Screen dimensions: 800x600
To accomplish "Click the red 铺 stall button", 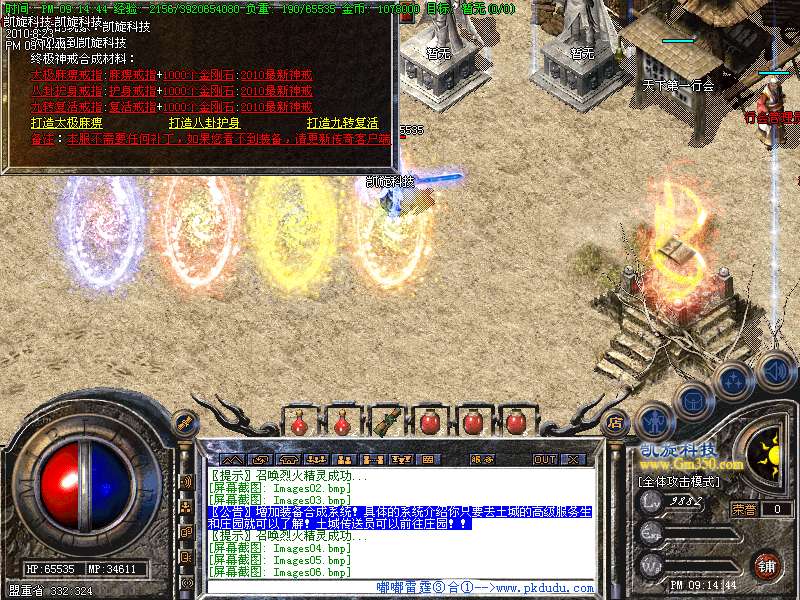I will click(767, 565).
